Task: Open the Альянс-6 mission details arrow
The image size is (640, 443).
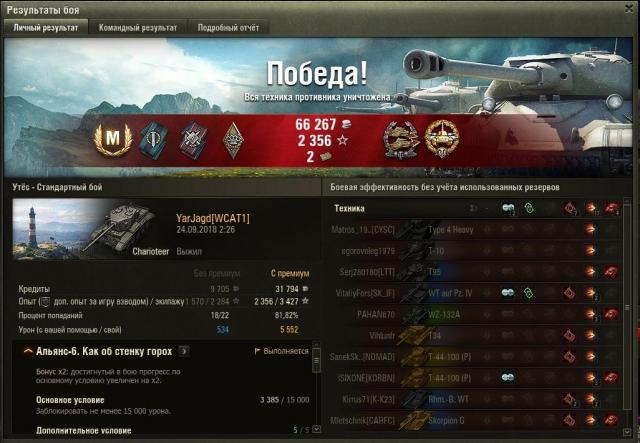Action: pos(184,351)
